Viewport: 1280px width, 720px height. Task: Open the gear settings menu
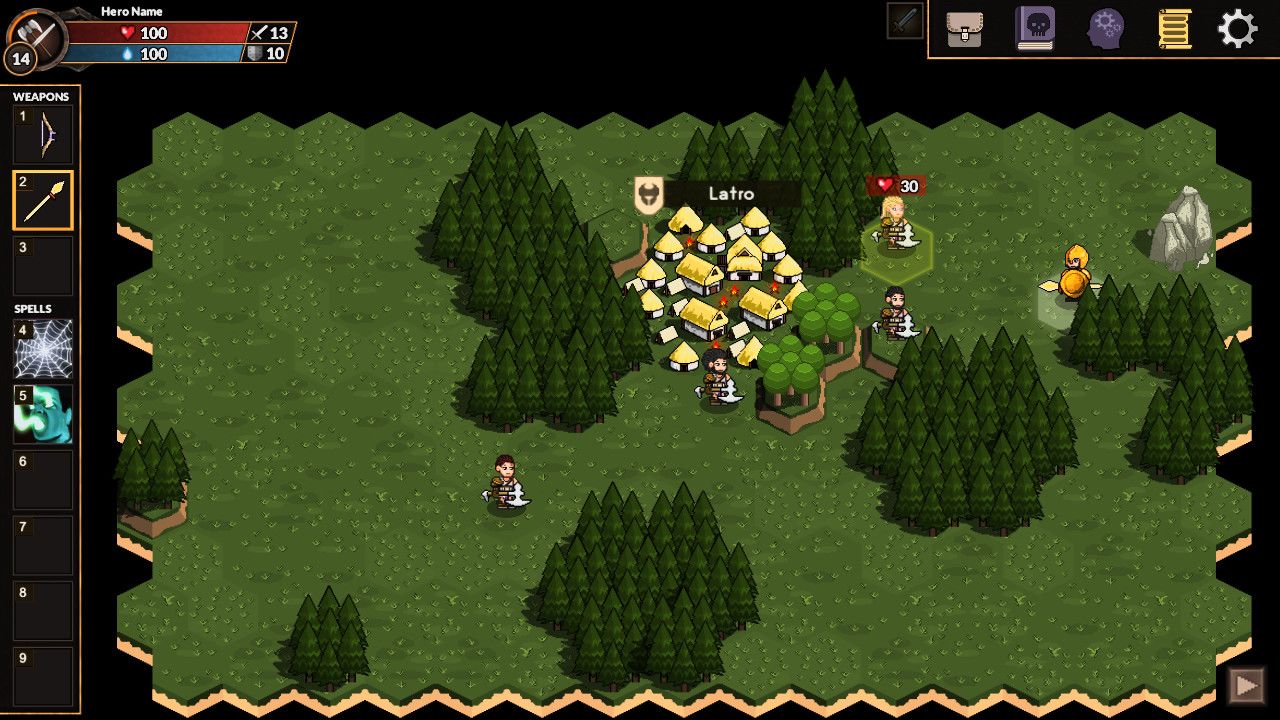(x=1237, y=29)
